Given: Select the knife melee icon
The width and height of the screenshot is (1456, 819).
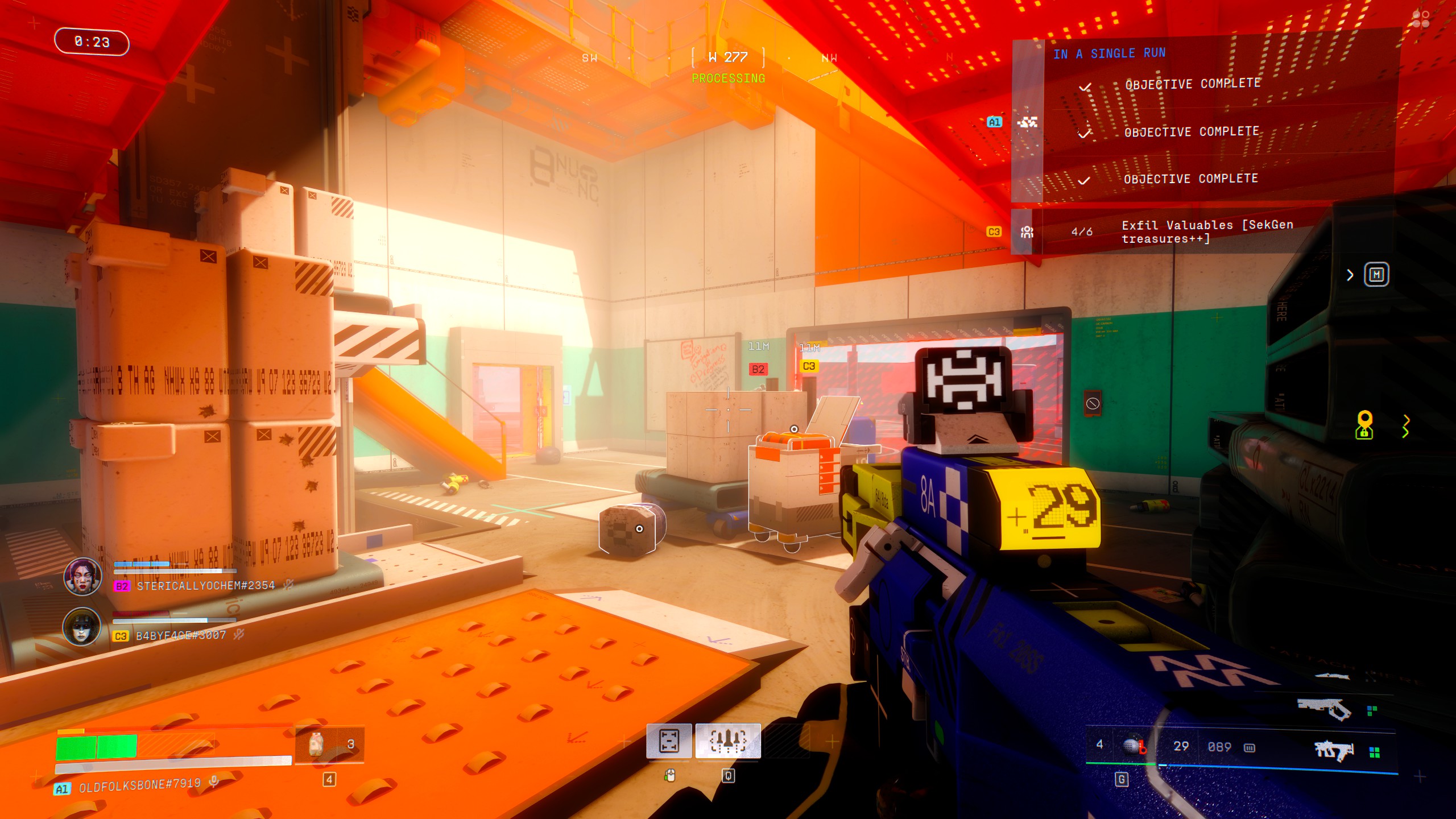Looking at the screenshot, I should coord(1331,677).
